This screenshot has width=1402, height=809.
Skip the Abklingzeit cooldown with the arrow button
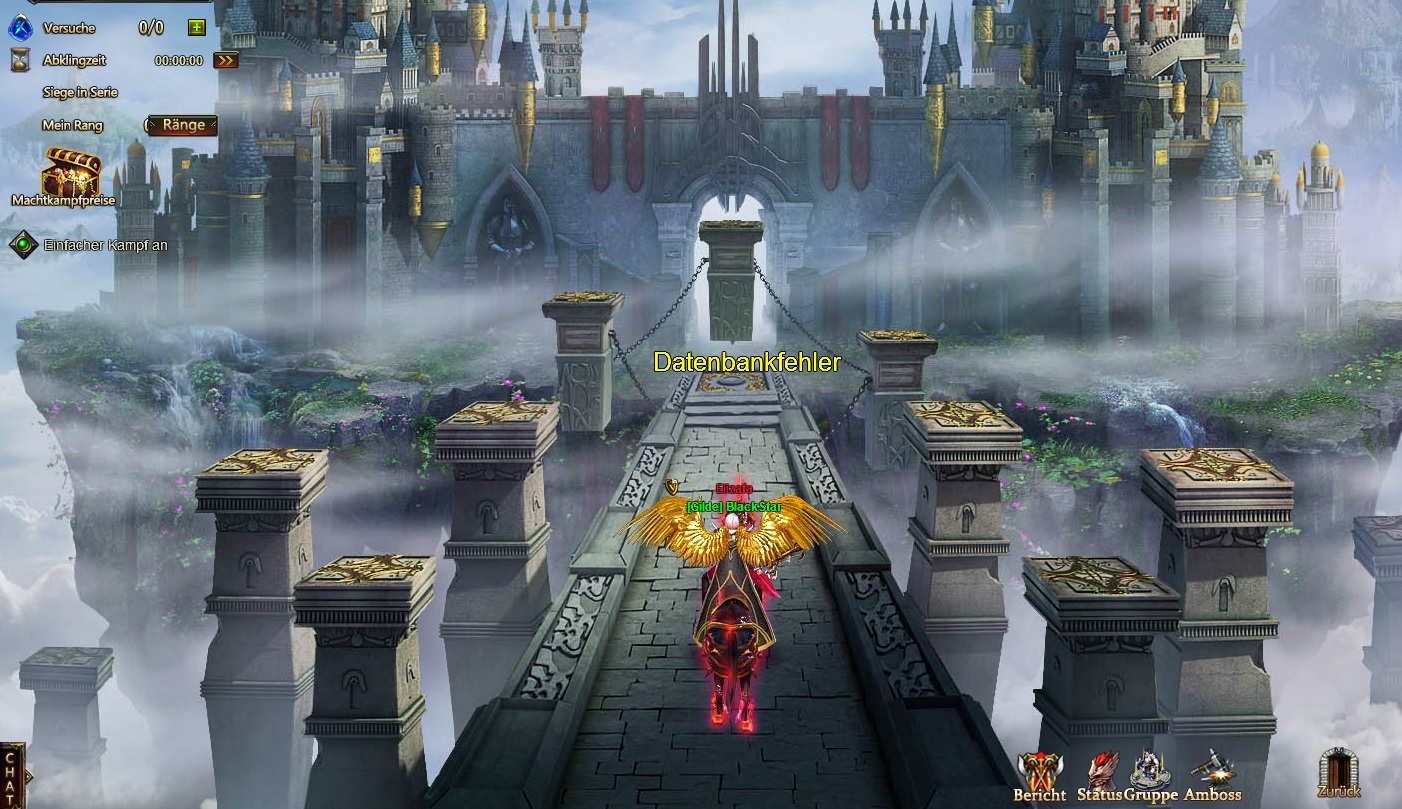[x=227, y=60]
